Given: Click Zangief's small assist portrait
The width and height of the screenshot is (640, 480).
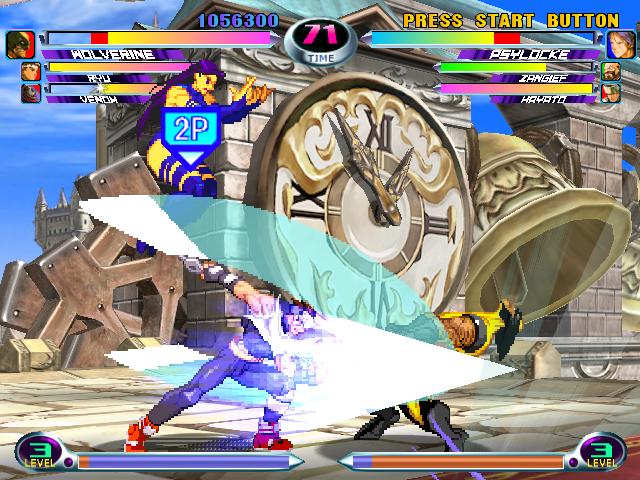Looking at the screenshot, I should (x=609, y=70).
